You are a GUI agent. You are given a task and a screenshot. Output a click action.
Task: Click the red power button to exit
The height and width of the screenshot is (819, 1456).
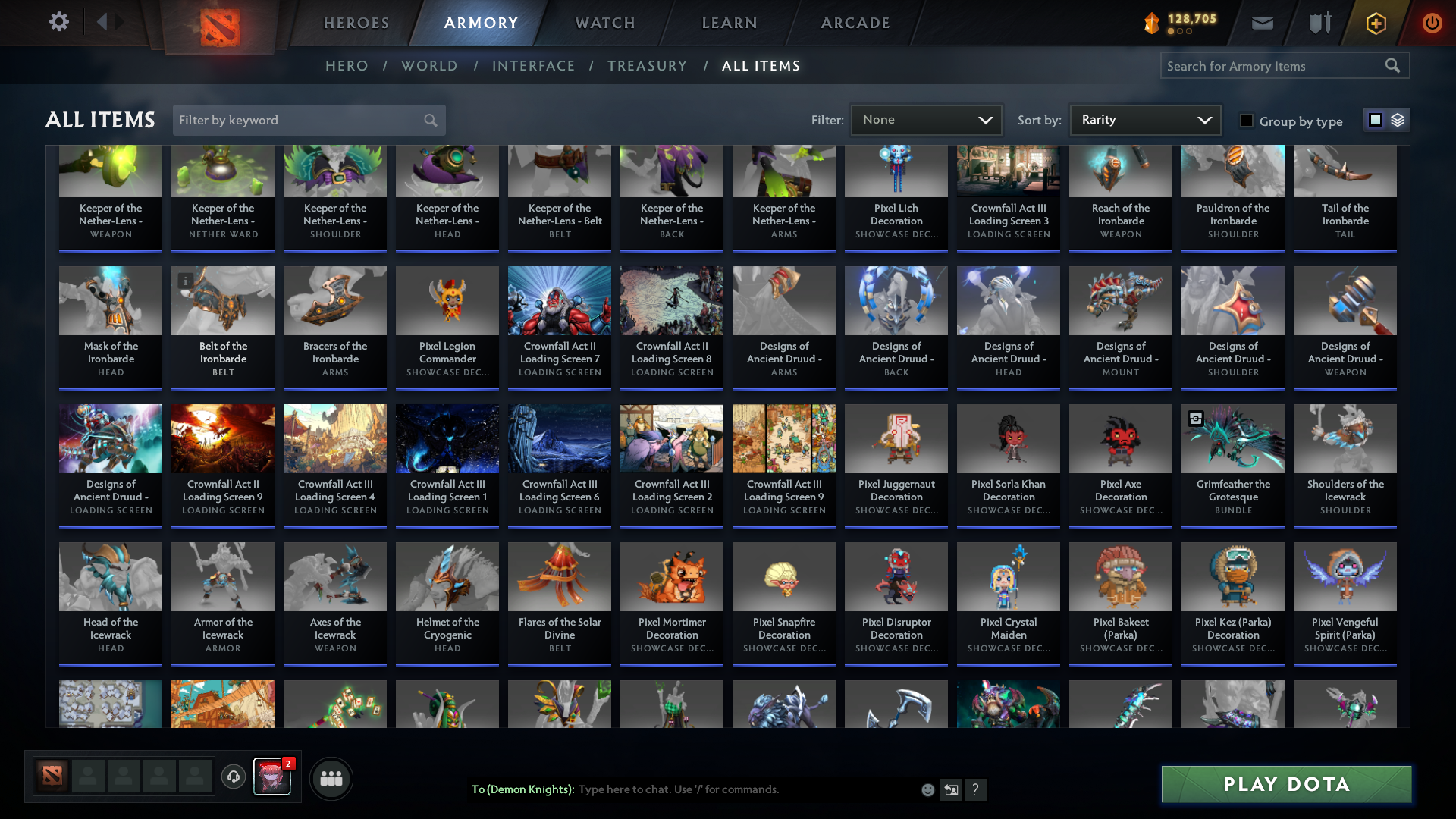pos(1432,23)
